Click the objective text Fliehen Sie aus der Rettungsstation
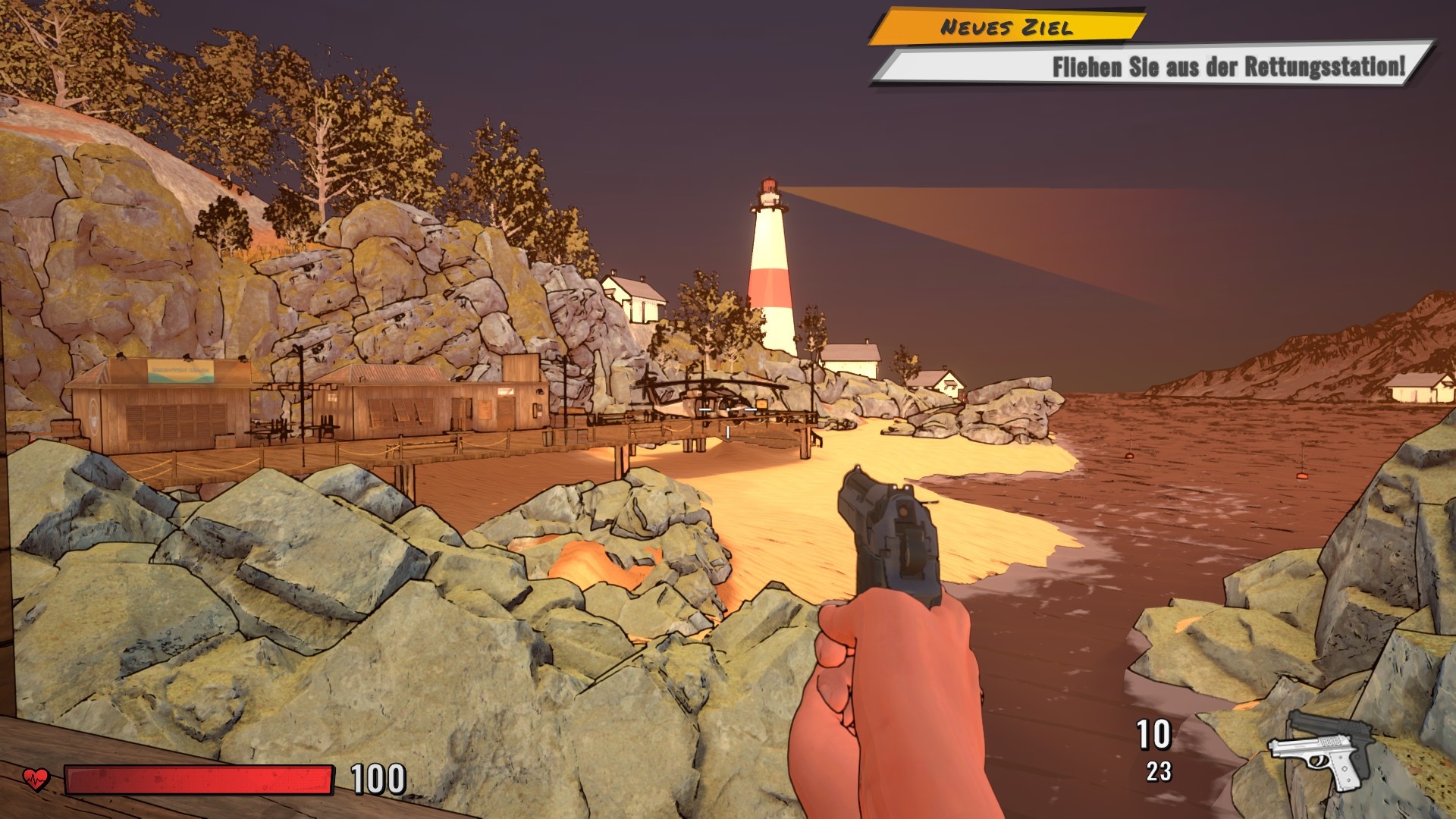Image resolution: width=1456 pixels, height=819 pixels. coord(1228,68)
